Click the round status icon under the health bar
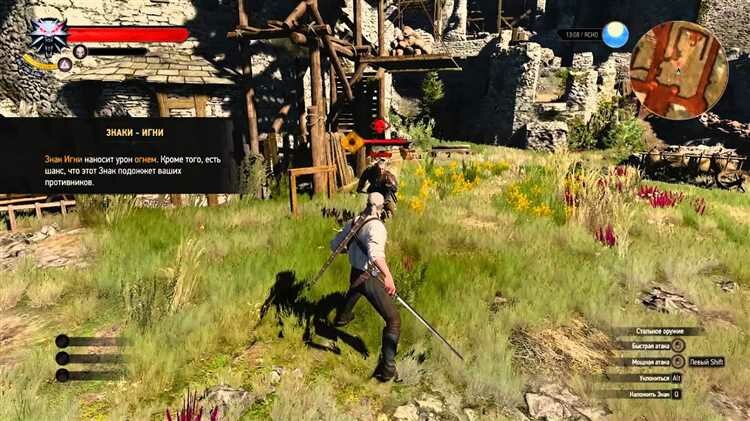 point(80,51)
